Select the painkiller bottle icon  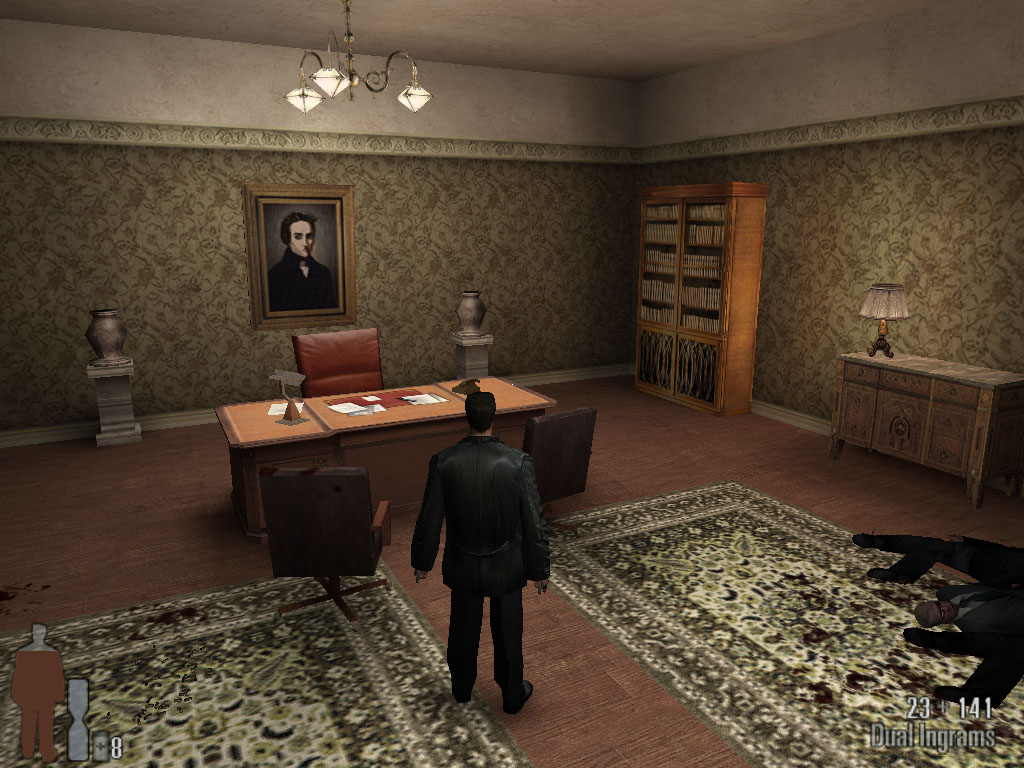tap(100, 746)
